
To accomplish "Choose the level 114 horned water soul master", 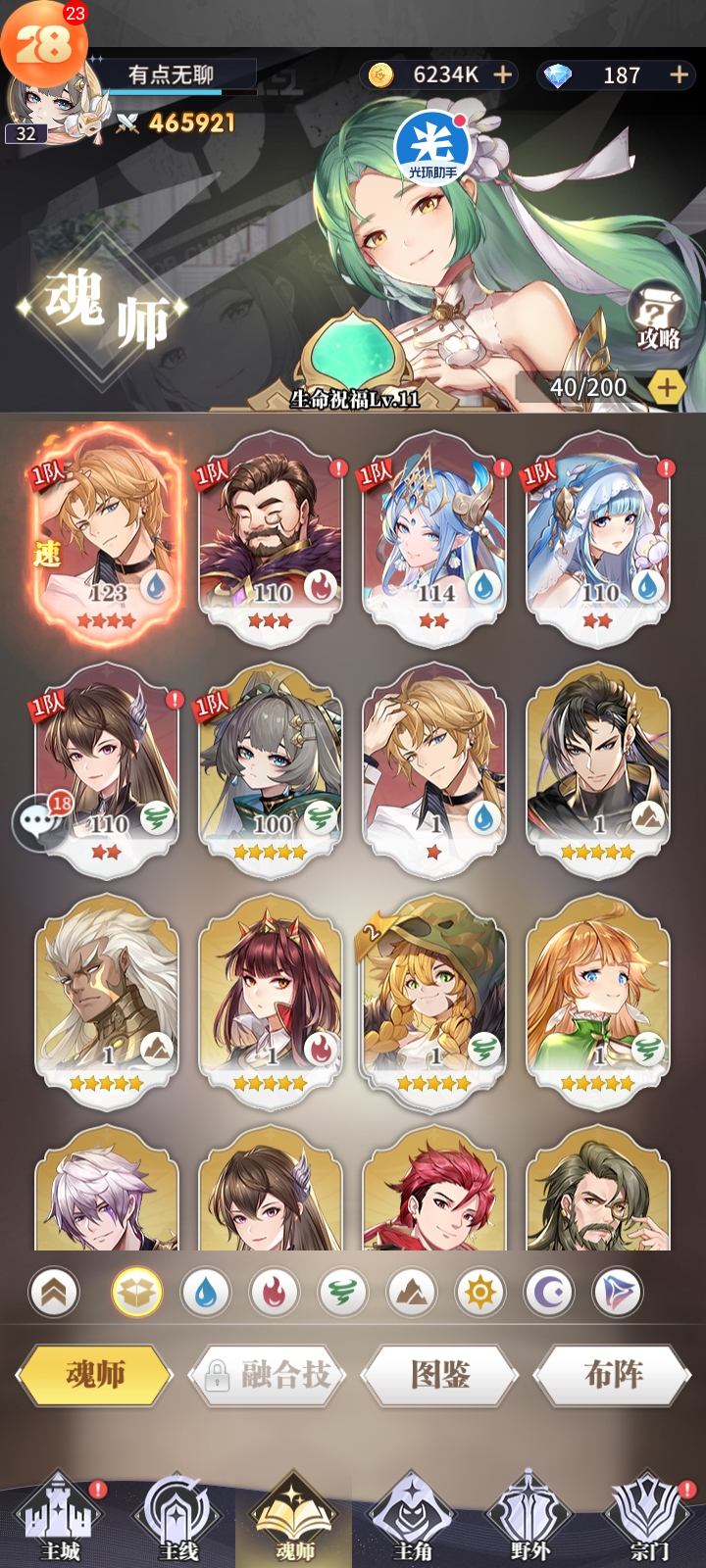I will click(x=434, y=534).
